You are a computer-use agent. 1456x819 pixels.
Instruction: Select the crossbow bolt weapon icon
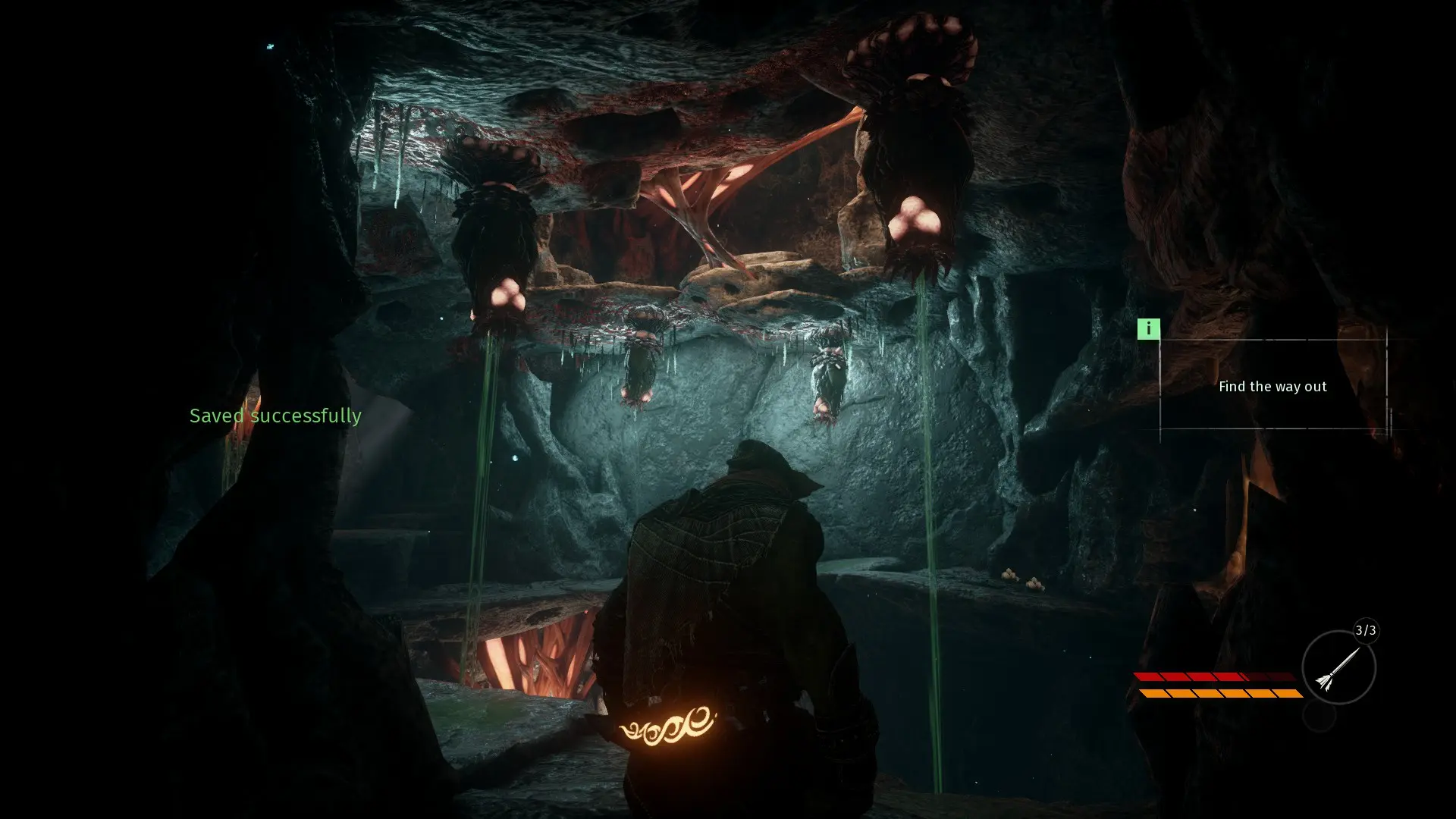1338,668
